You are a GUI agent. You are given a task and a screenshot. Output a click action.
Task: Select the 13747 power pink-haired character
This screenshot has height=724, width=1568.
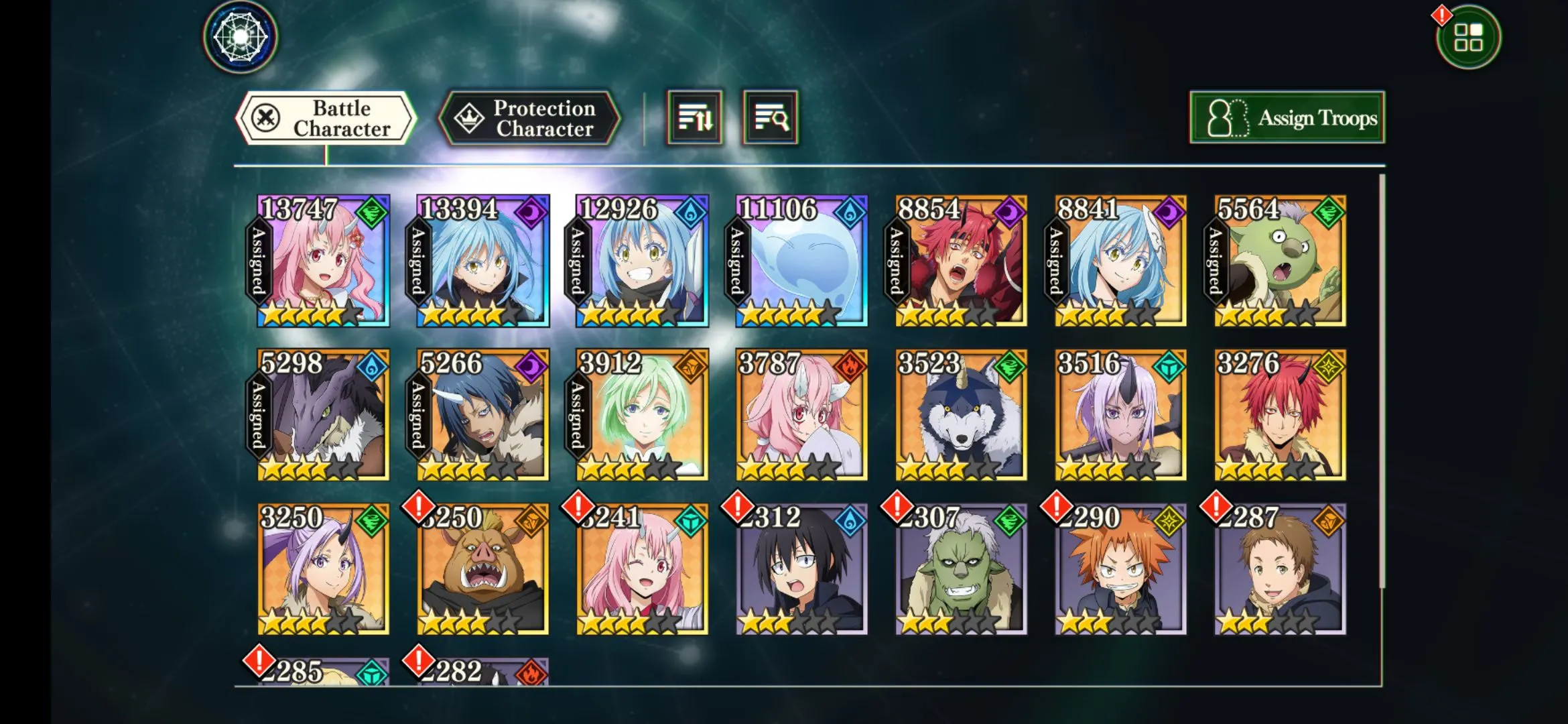click(x=324, y=261)
